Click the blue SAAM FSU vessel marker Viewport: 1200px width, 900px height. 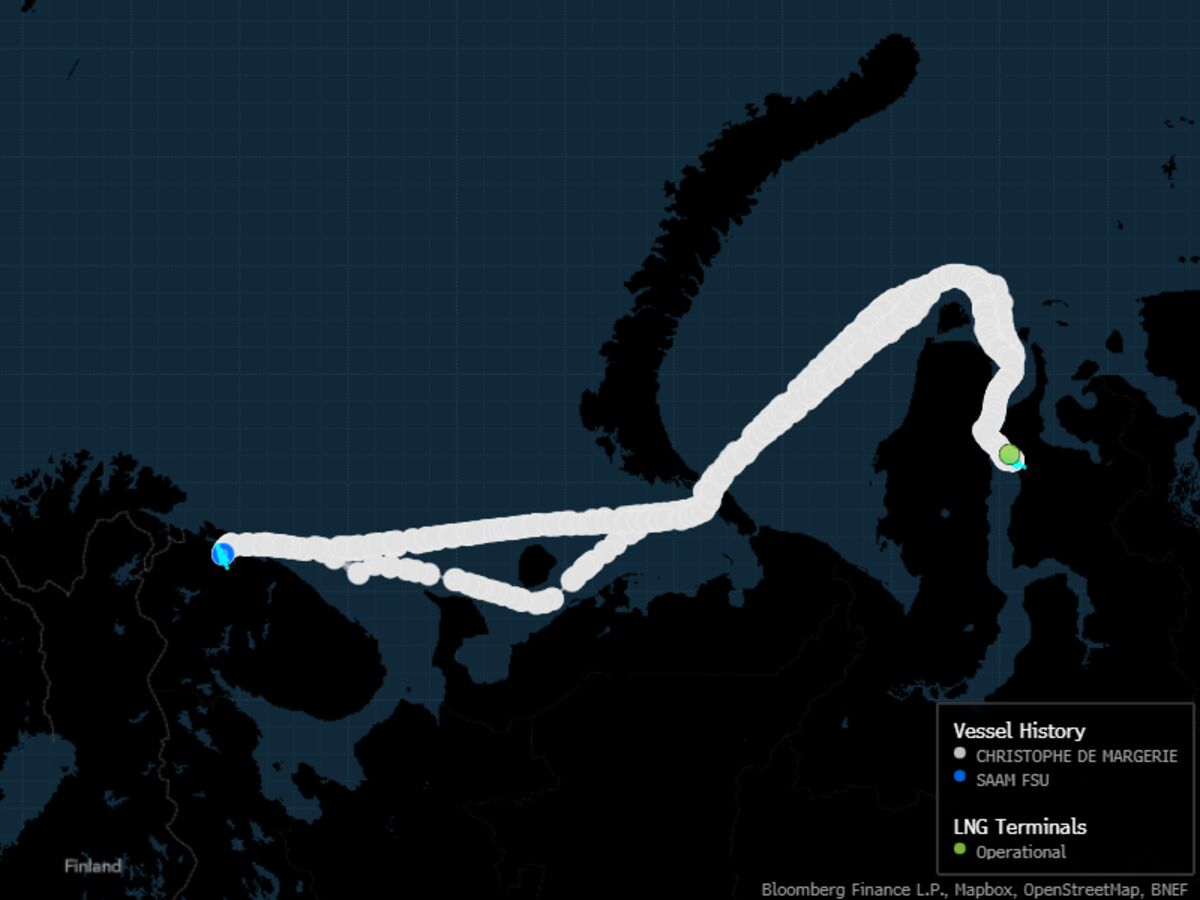click(x=223, y=553)
